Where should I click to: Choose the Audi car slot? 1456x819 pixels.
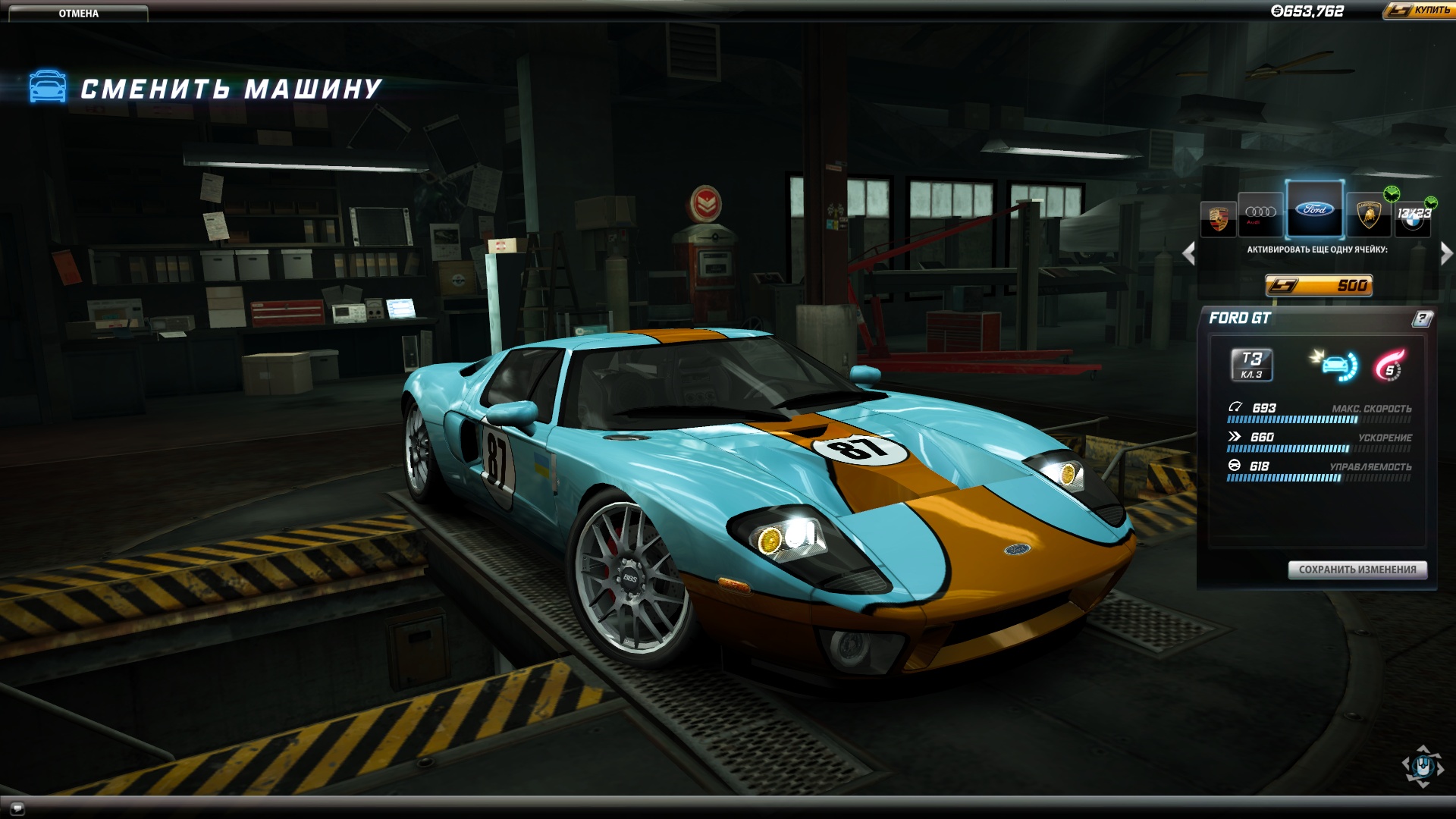click(x=1260, y=214)
